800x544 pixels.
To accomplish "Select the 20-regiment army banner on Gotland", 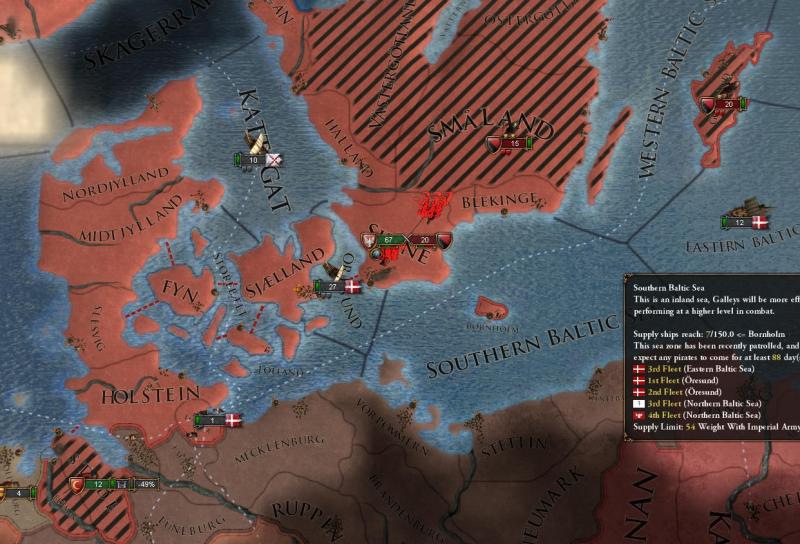I will click(722, 104).
